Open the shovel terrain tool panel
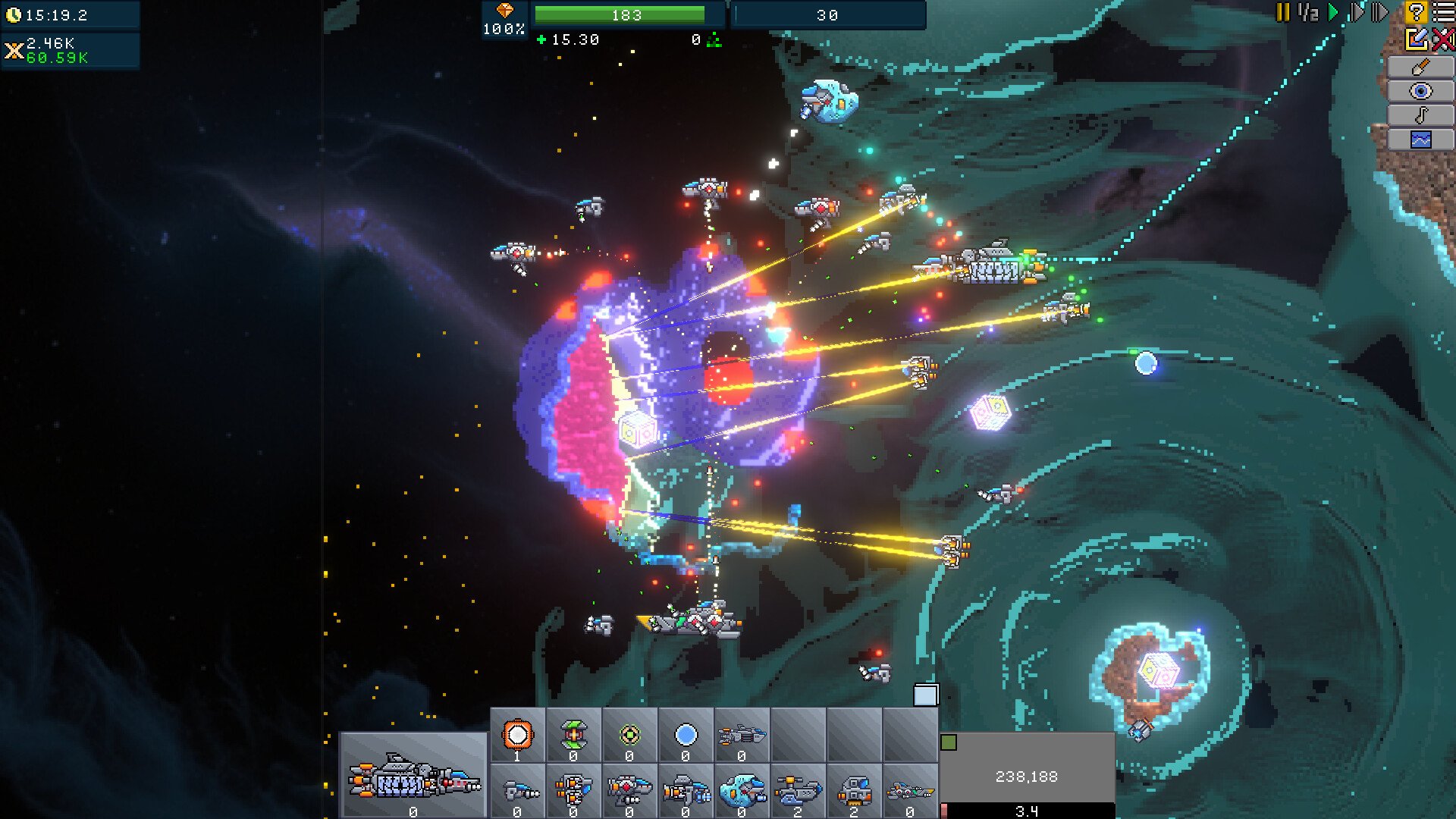Image resolution: width=1456 pixels, height=819 pixels. 1420,67
